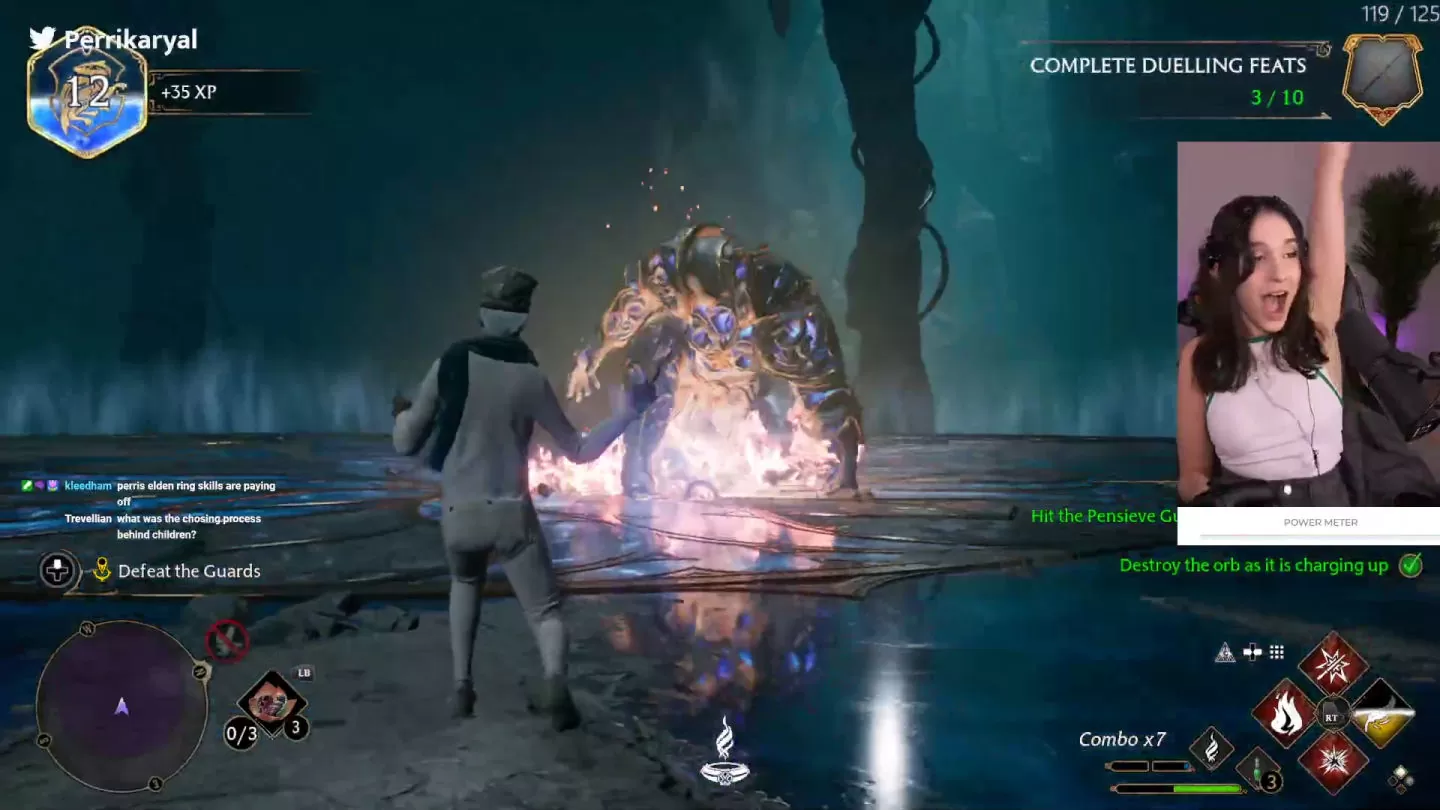
Task: Activate the red starburst spell on top
Action: tap(1332, 664)
